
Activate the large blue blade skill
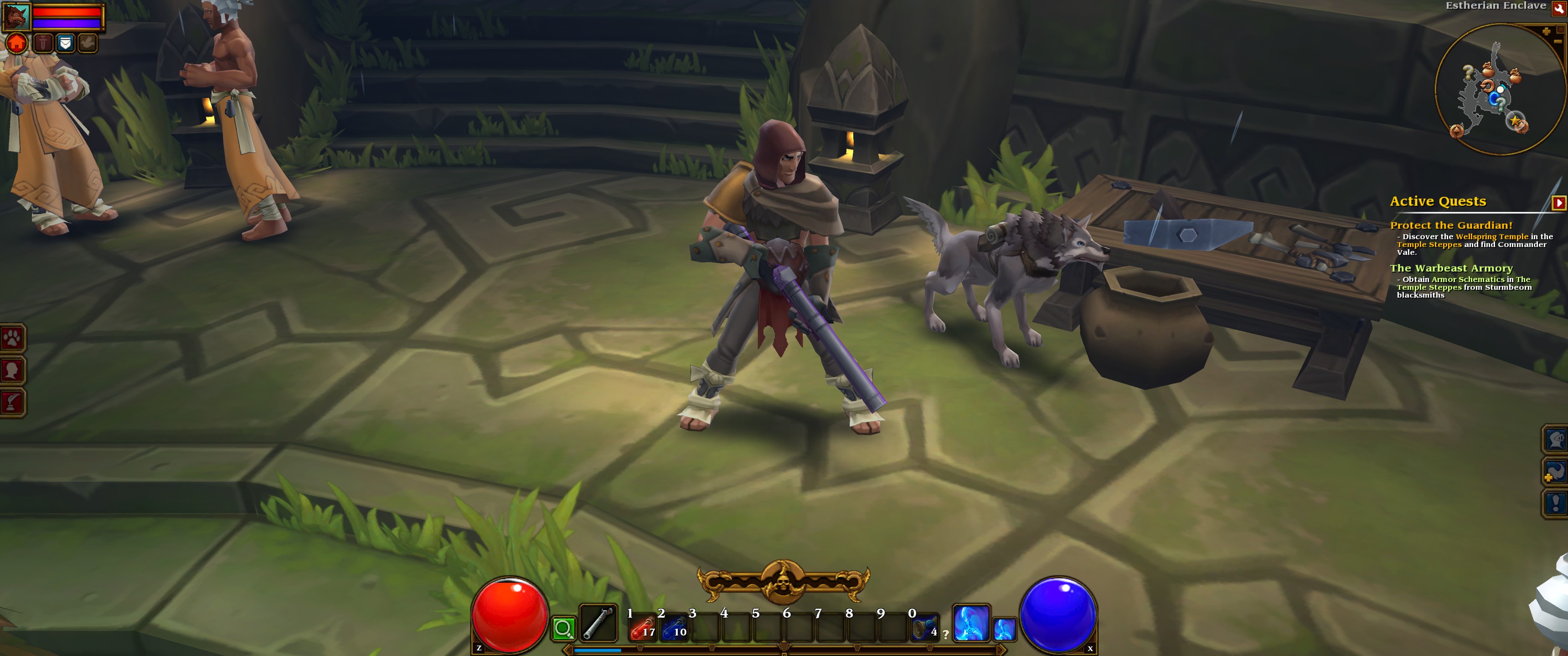pos(970,623)
